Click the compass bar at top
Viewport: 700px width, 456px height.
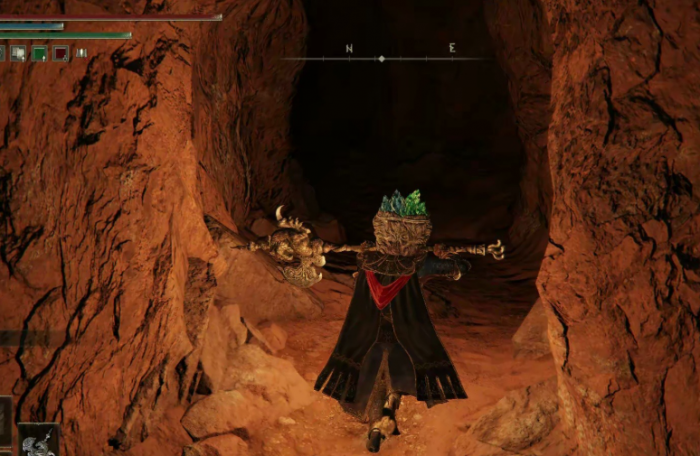[381, 59]
